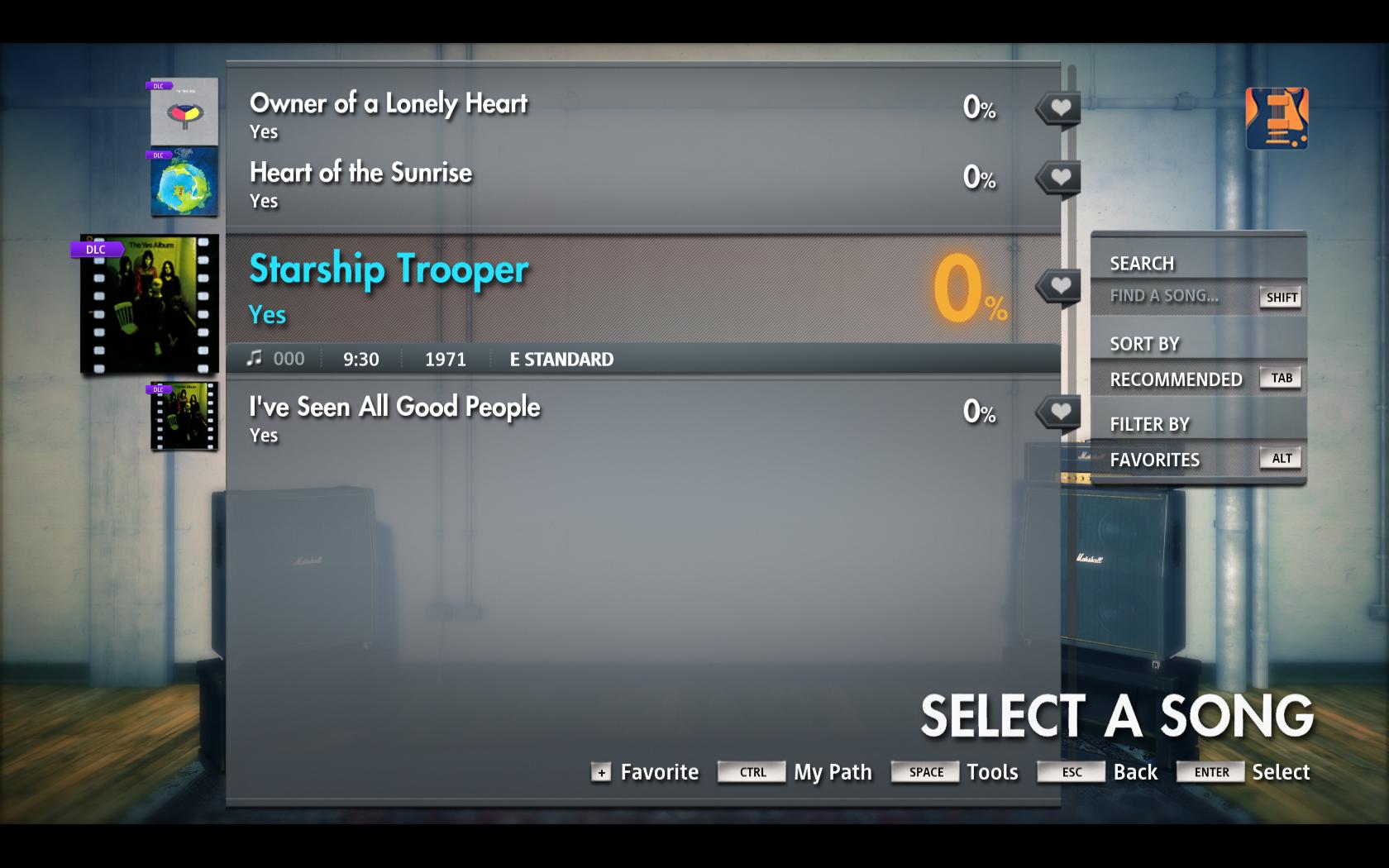Image resolution: width=1389 pixels, height=868 pixels.
Task: Open the Find a Song search field
Action: pos(1162,296)
